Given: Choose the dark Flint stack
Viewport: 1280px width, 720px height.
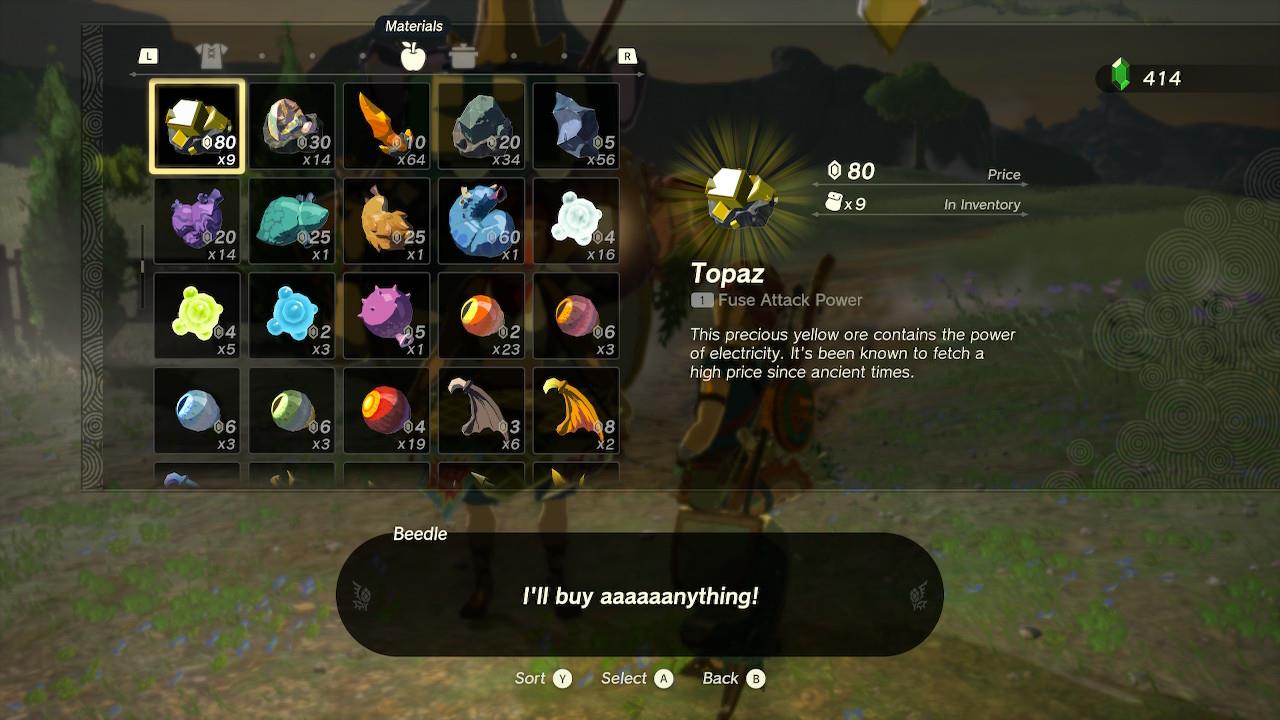Looking at the screenshot, I should pos(576,127).
